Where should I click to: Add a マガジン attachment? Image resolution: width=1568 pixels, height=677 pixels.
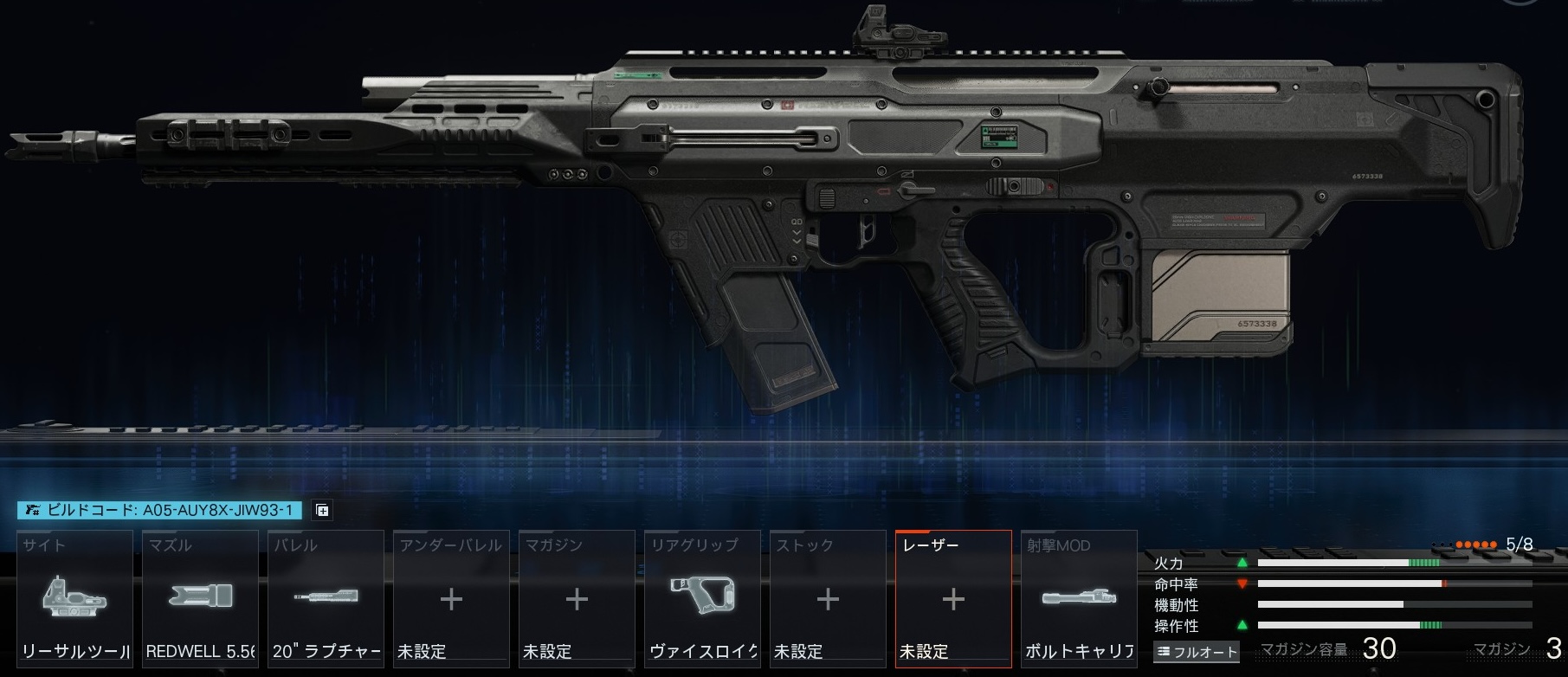(577, 598)
